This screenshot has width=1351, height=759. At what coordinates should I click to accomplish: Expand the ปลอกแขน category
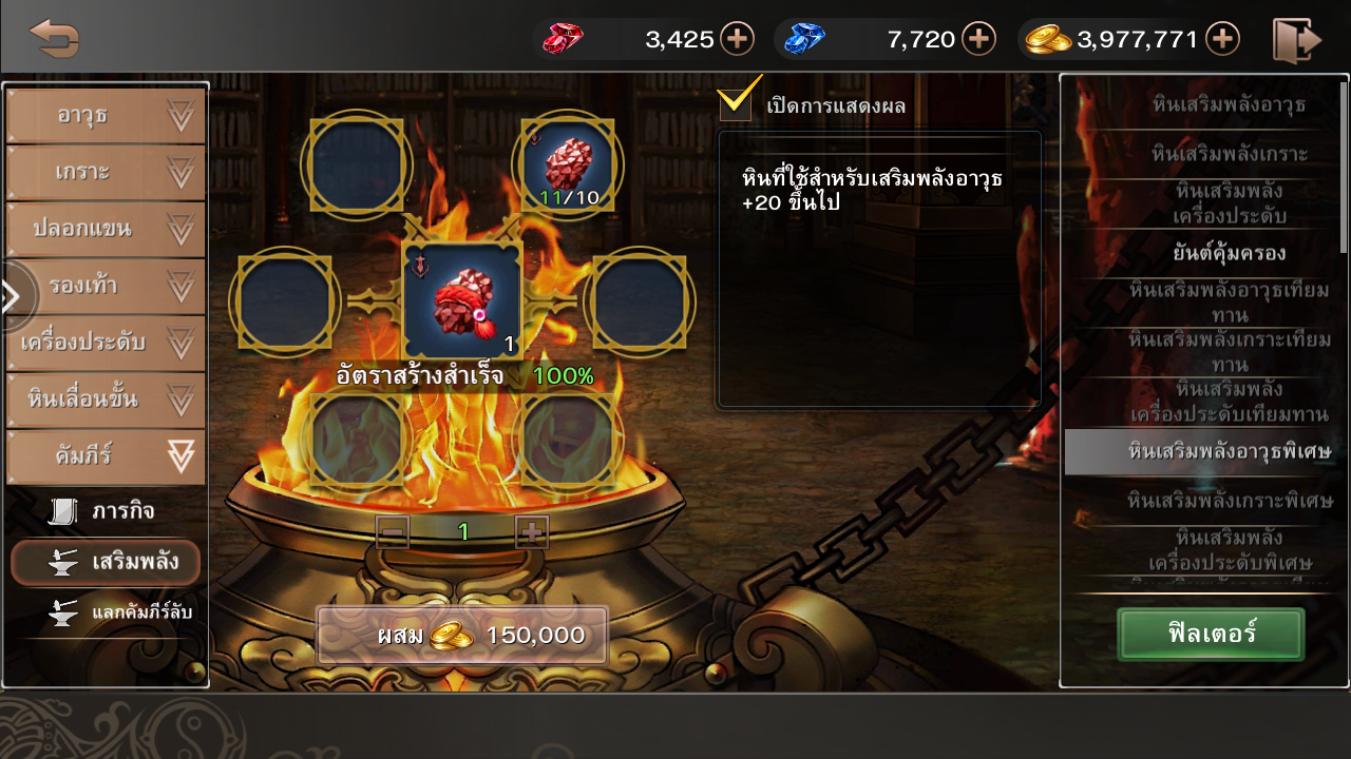[x=106, y=229]
